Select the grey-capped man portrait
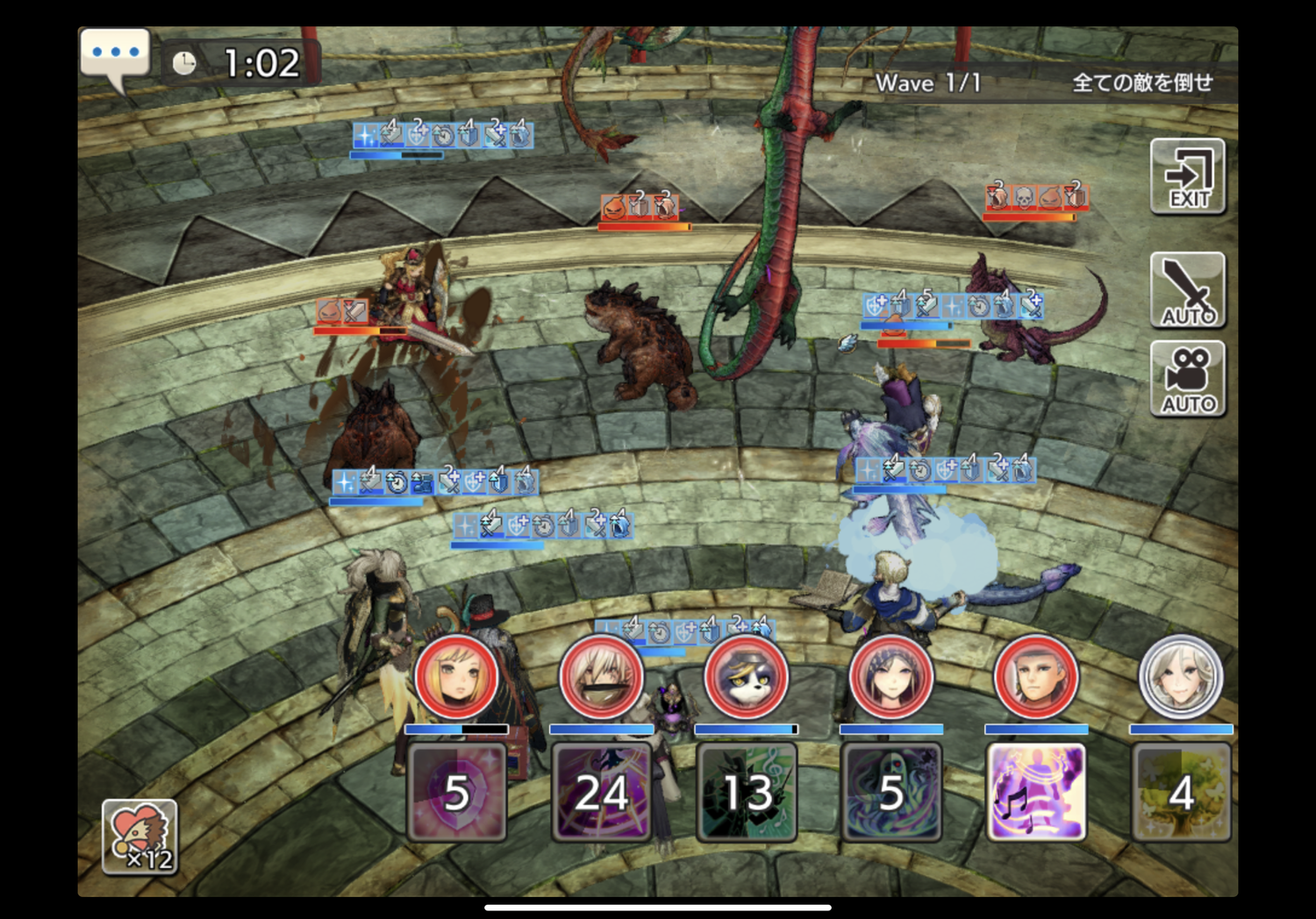The height and width of the screenshot is (919, 1316). (x=1036, y=677)
